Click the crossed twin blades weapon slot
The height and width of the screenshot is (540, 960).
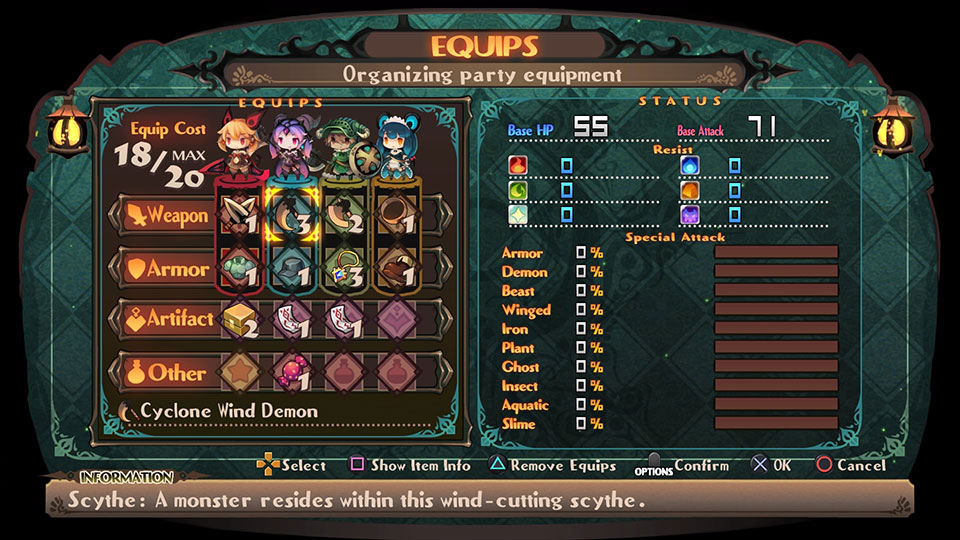coord(240,218)
